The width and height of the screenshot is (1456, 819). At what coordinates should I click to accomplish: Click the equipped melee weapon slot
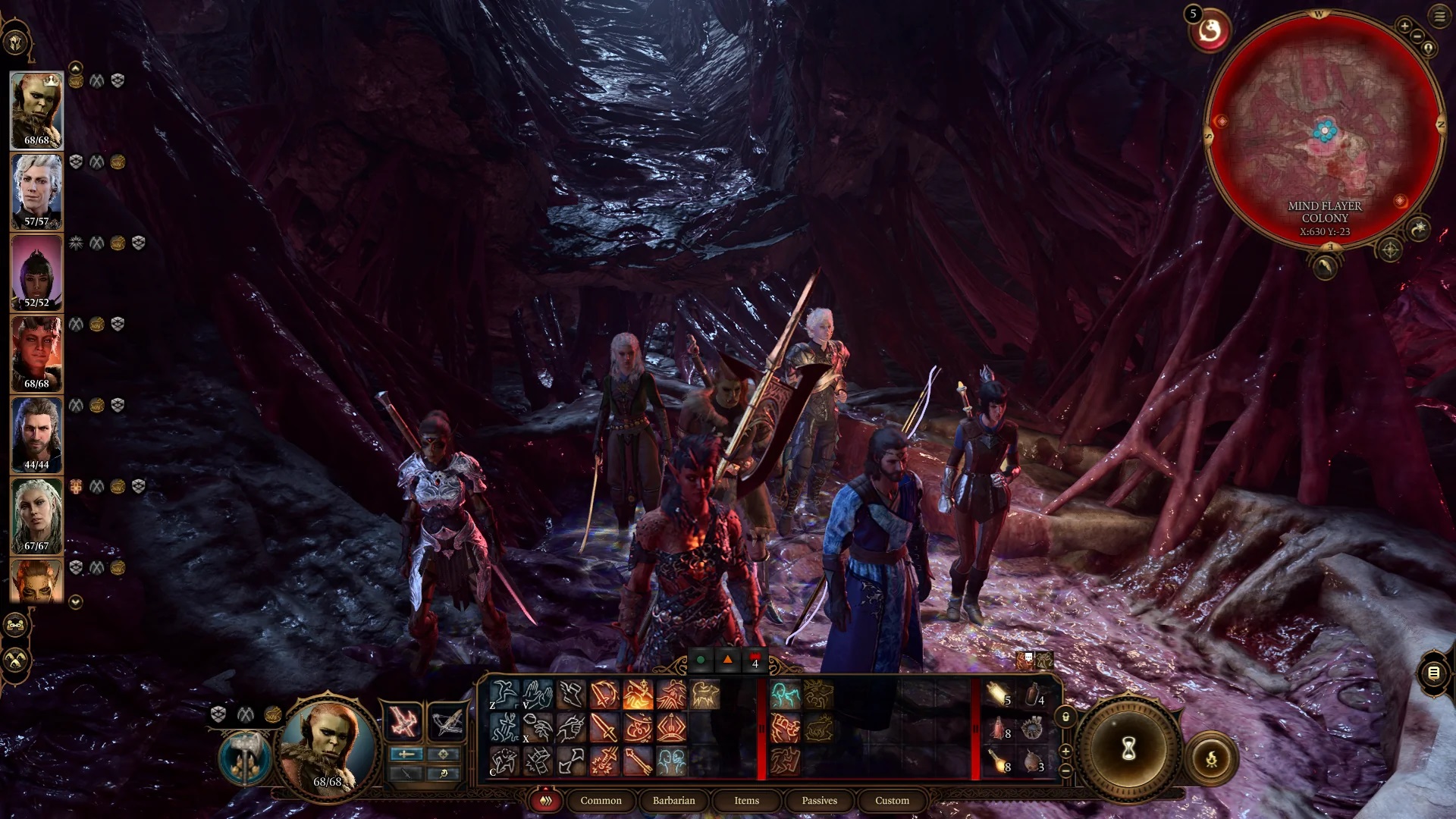pyautogui.click(x=406, y=720)
